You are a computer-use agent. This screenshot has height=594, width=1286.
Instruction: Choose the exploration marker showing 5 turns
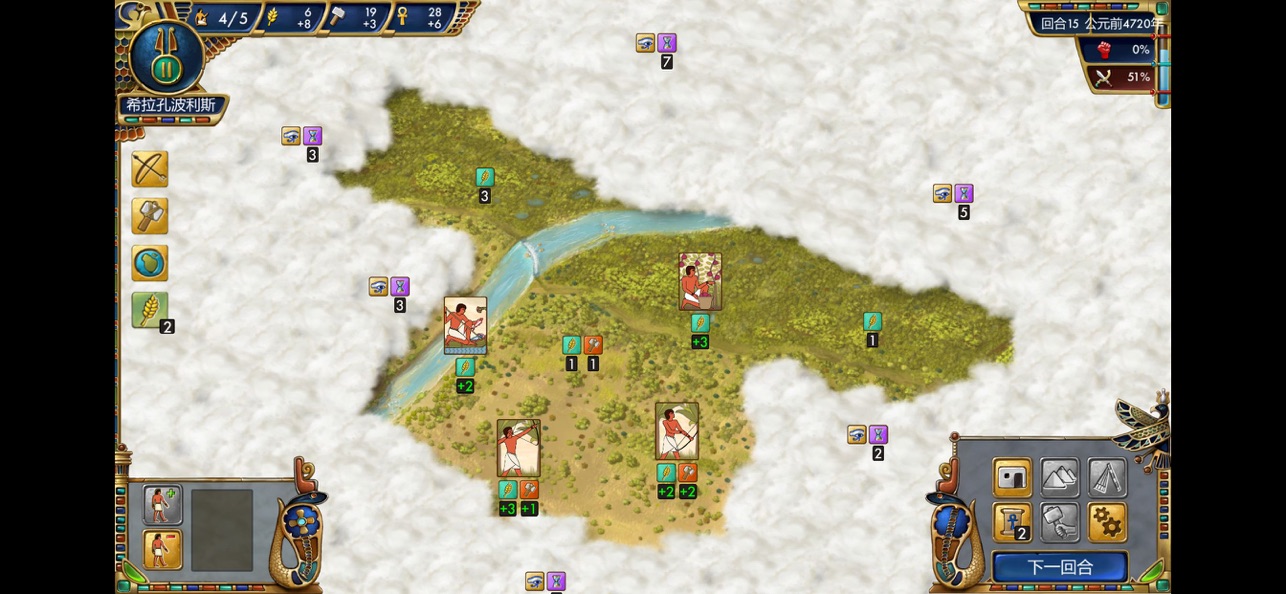(x=952, y=194)
